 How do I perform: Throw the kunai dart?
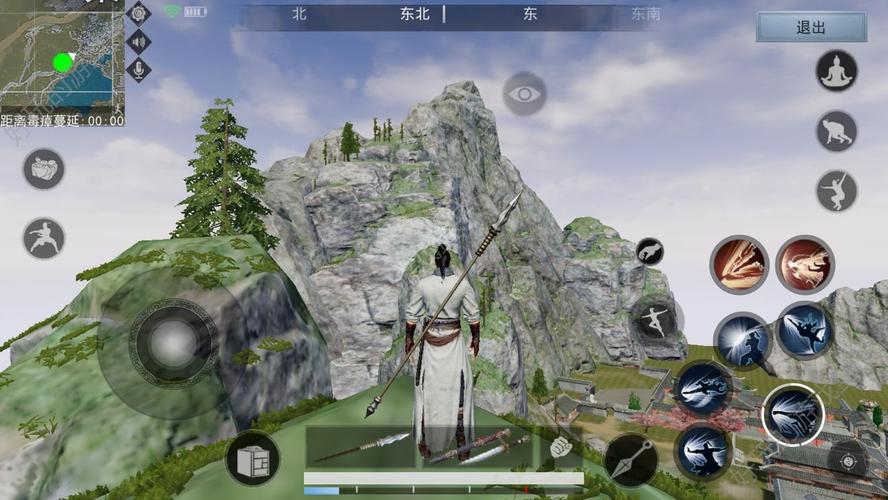pyautogui.click(x=630, y=460)
